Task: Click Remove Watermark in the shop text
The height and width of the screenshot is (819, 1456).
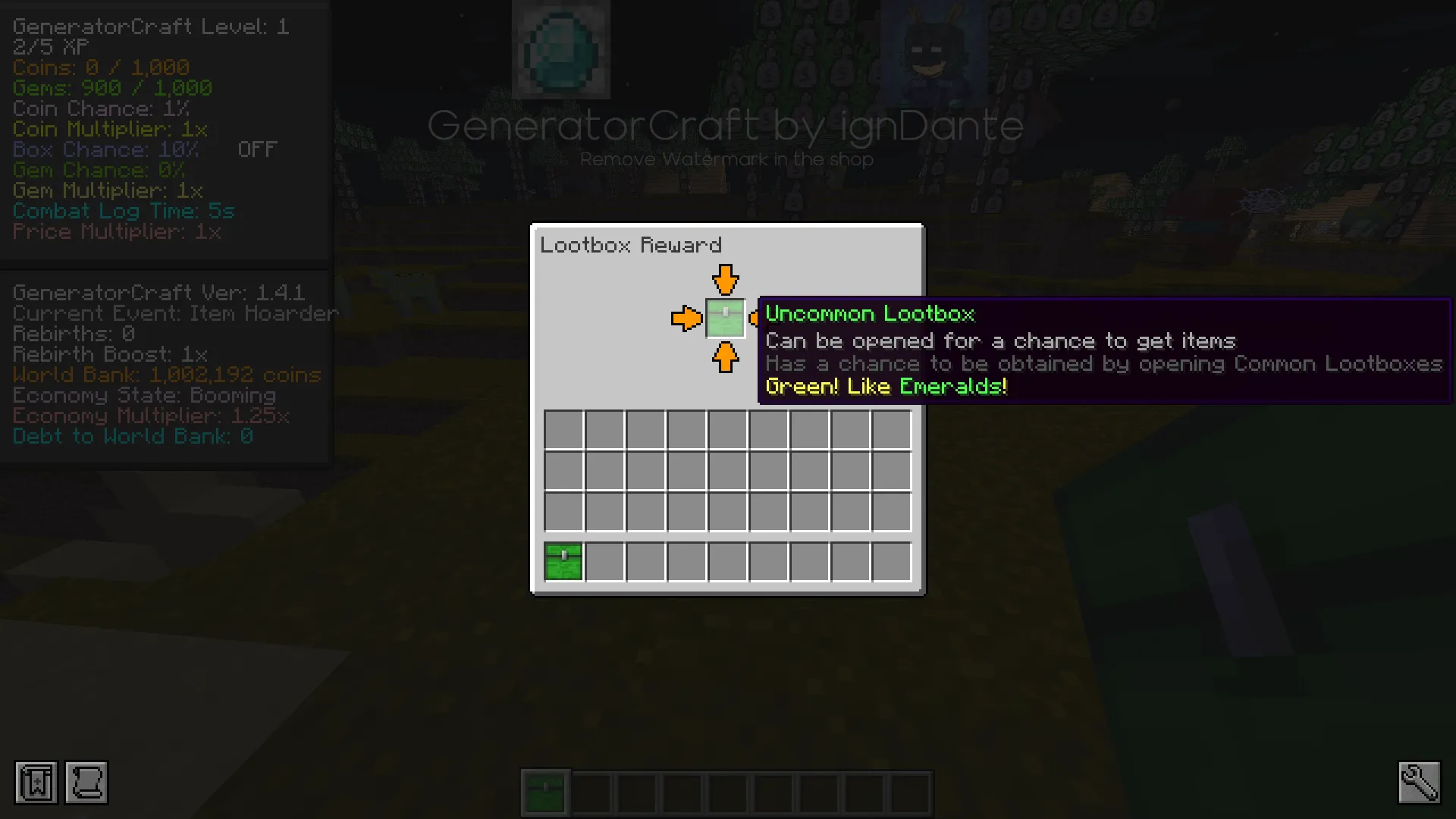Action: (726, 159)
